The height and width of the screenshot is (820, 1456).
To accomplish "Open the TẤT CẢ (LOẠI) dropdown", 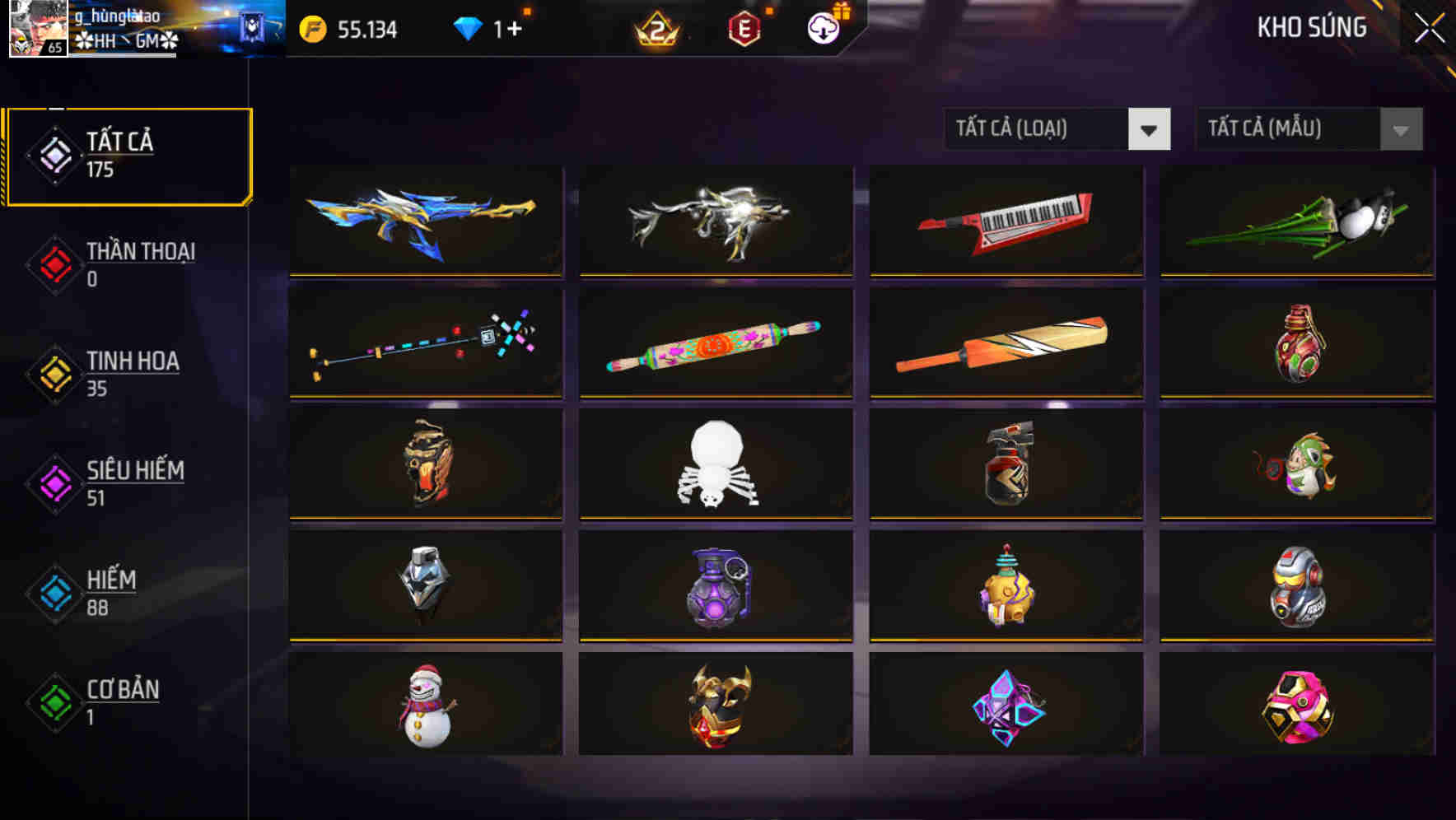I will (1057, 129).
